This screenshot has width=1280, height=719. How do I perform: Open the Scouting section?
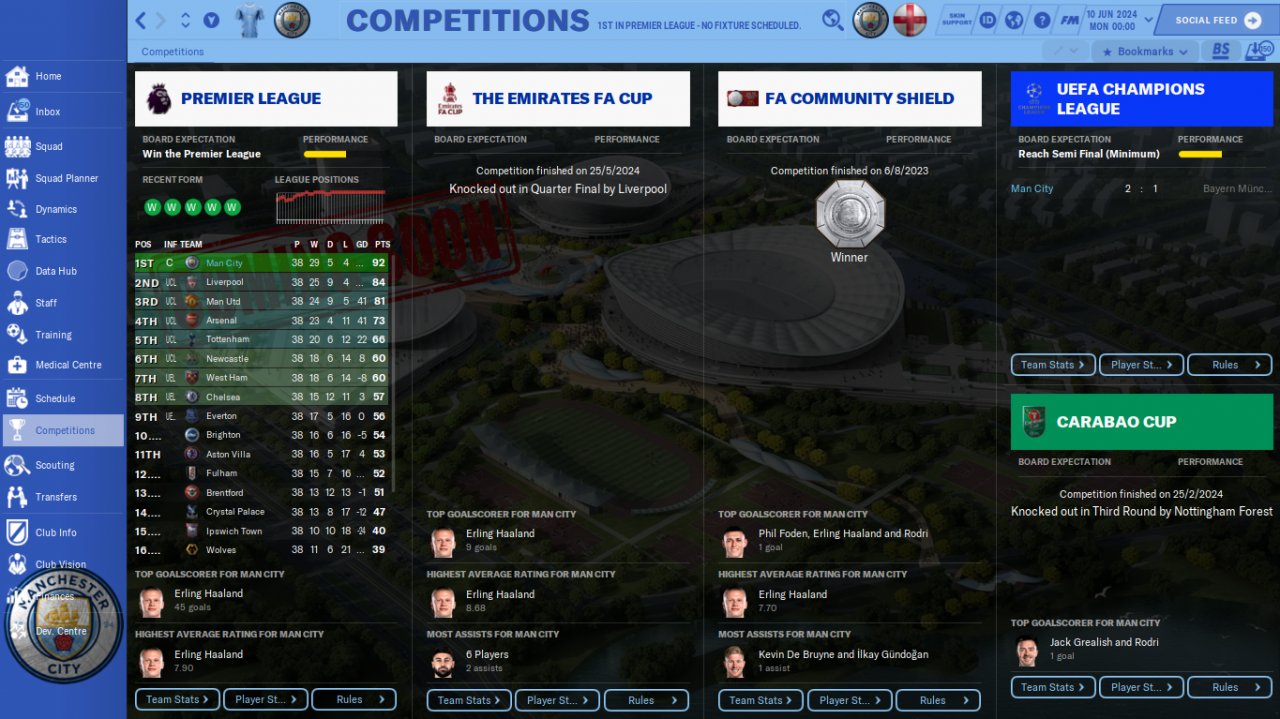[x=54, y=465]
